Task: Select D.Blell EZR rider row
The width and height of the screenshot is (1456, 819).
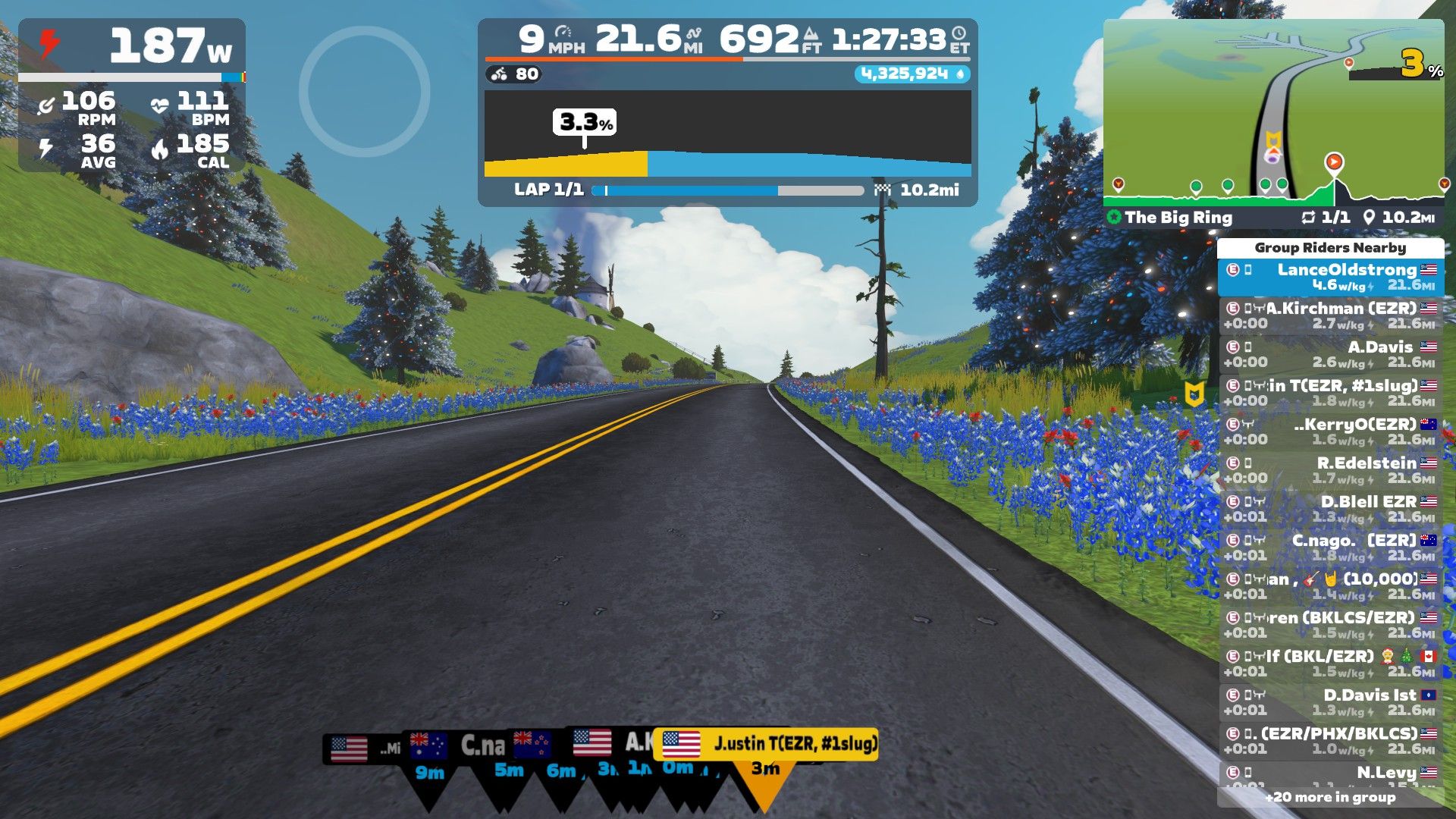Action: (x=1331, y=509)
